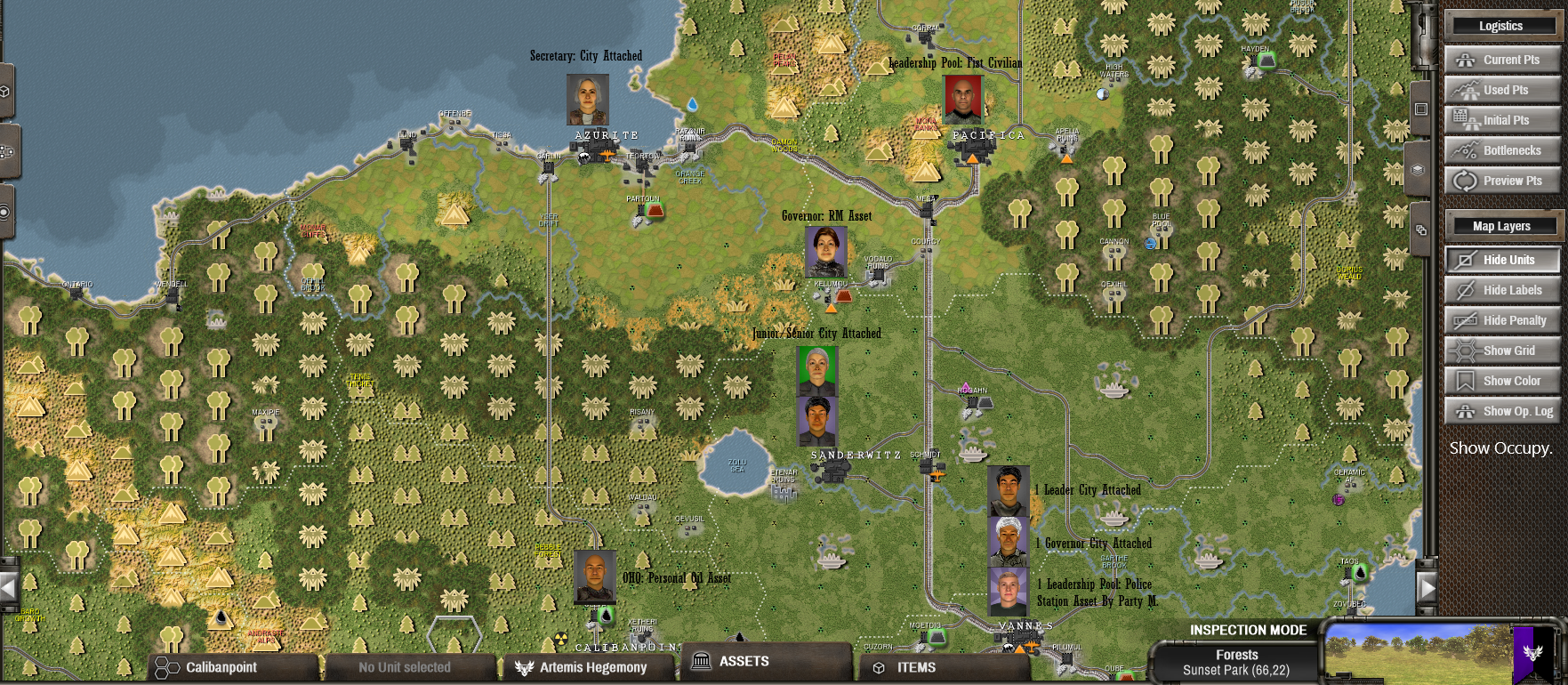
Task: Click the Show Occupy. text option
Action: click(1500, 448)
